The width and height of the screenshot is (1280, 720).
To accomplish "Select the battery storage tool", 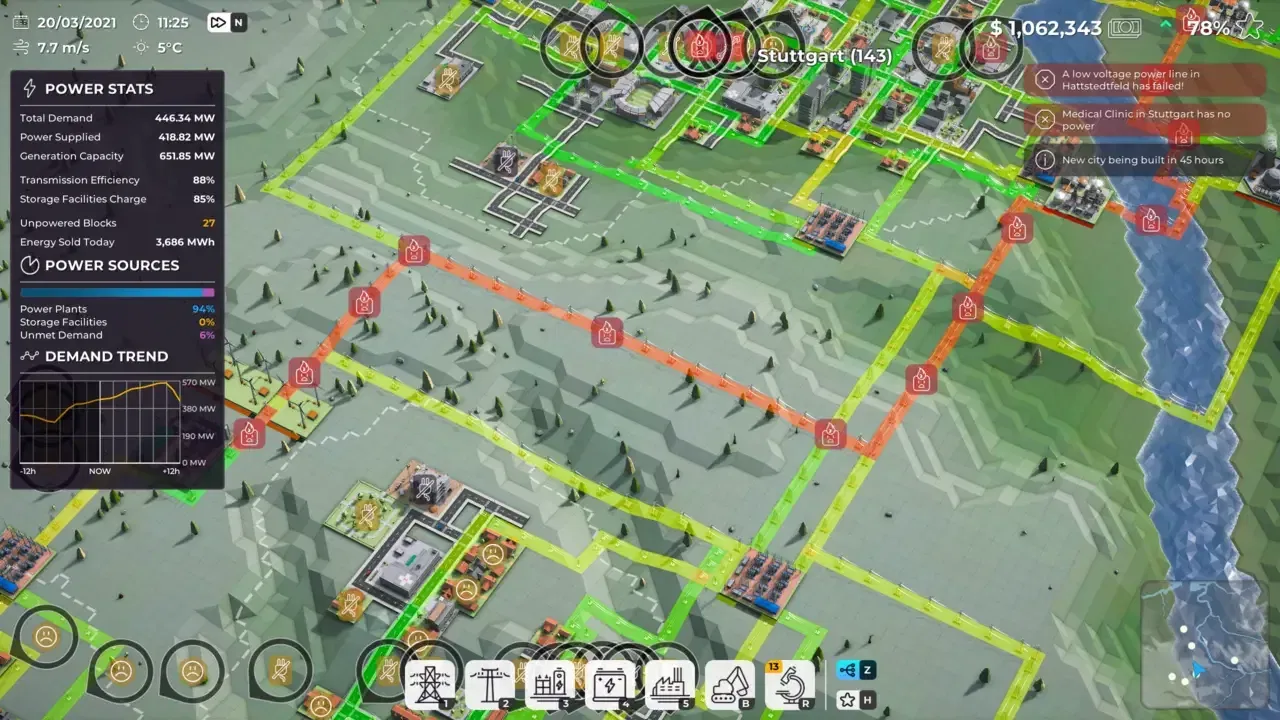I will click(610, 684).
